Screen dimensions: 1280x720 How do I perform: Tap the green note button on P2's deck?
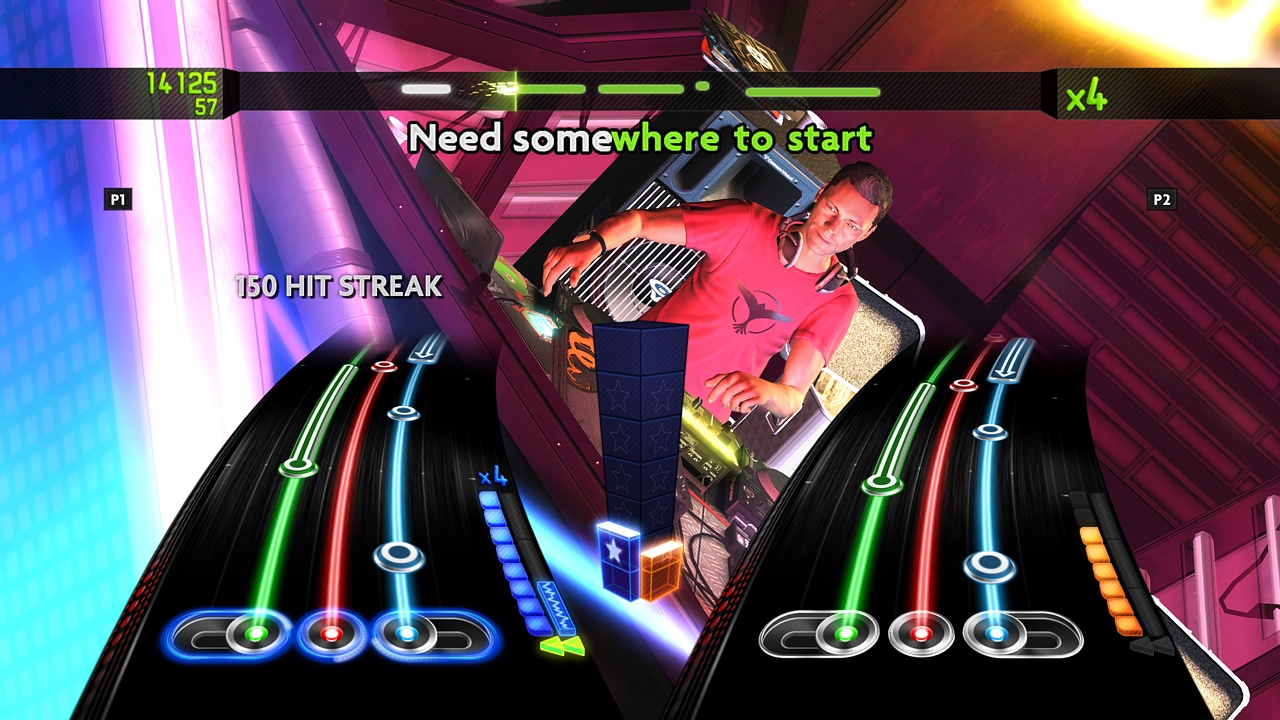[x=845, y=634]
